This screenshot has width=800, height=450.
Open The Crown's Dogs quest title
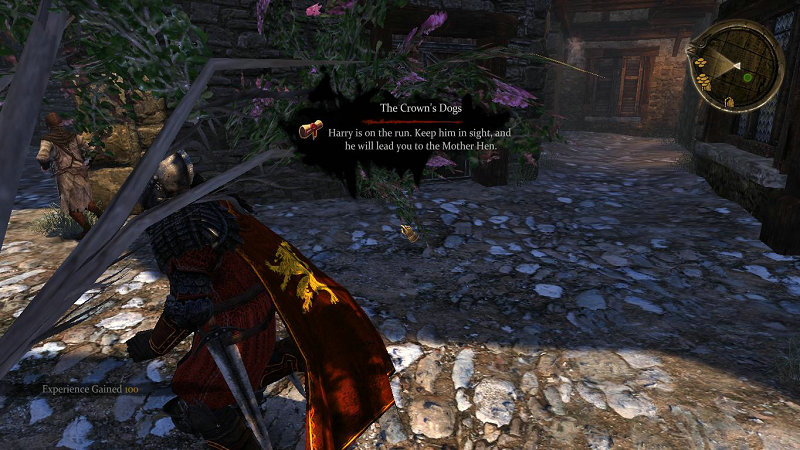[420, 108]
